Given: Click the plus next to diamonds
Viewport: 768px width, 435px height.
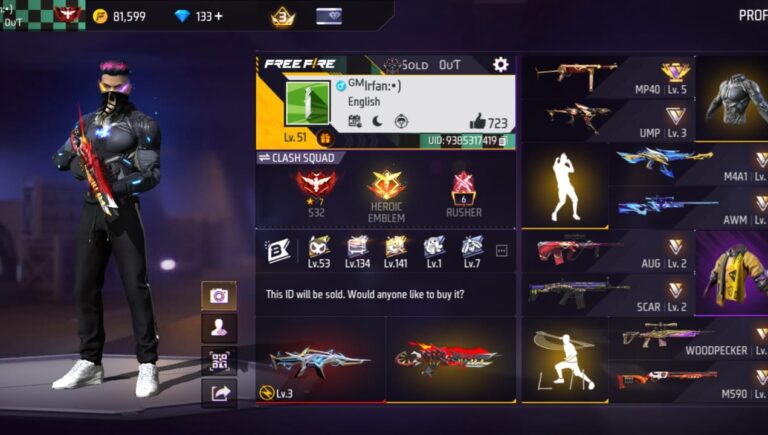Looking at the screenshot, I should 218,17.
